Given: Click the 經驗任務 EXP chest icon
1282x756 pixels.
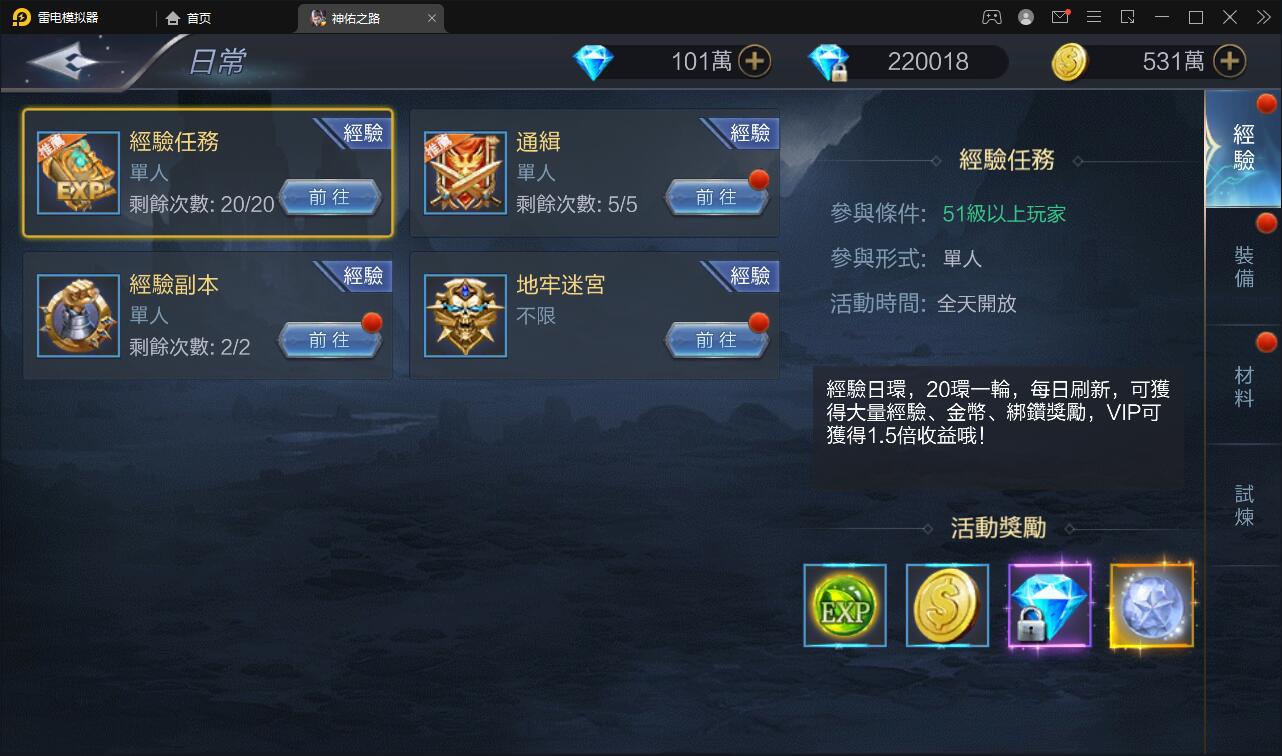Looking at the screenshot, I should point(78,172).
